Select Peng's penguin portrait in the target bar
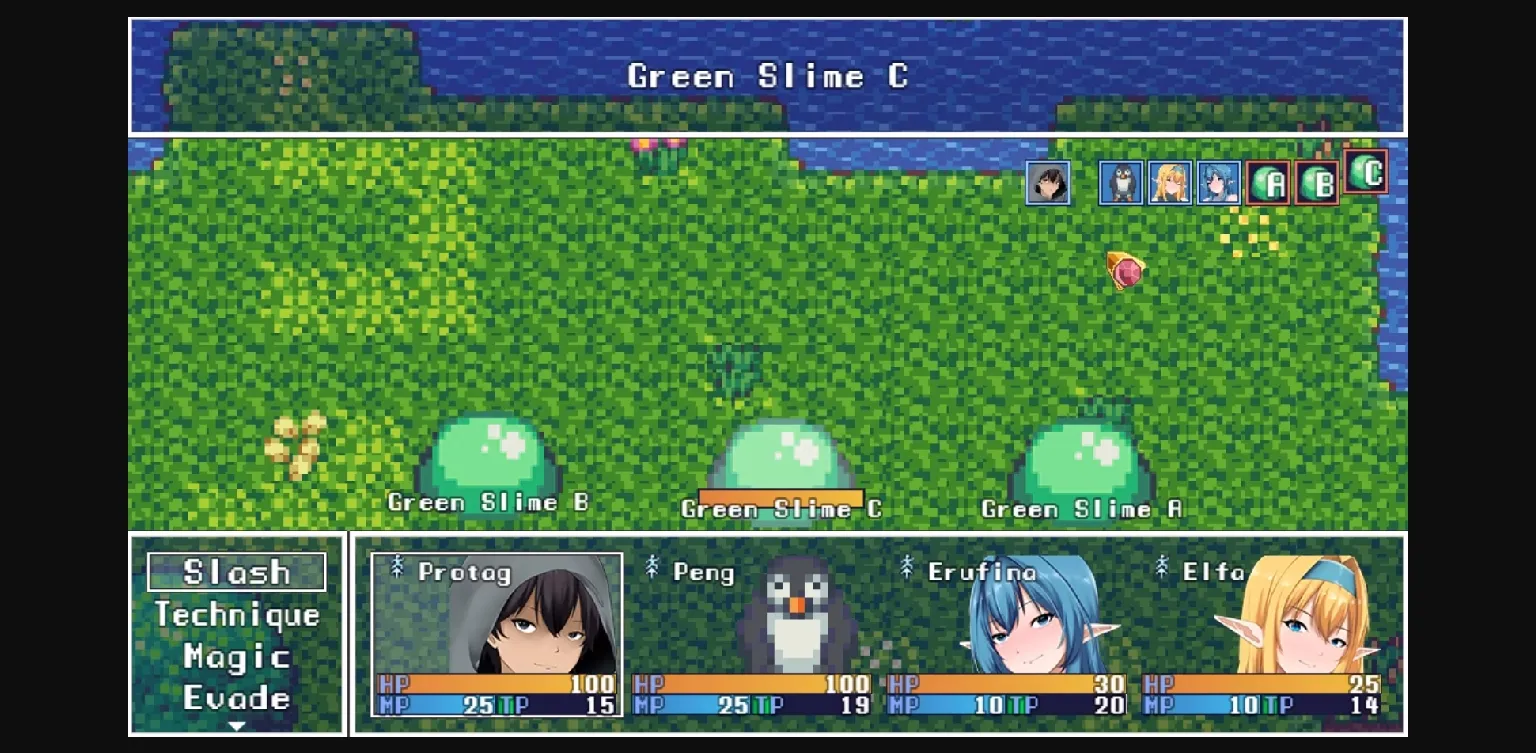The width and height of the screenshot is (1536, 753). [x=1119, y=183]
